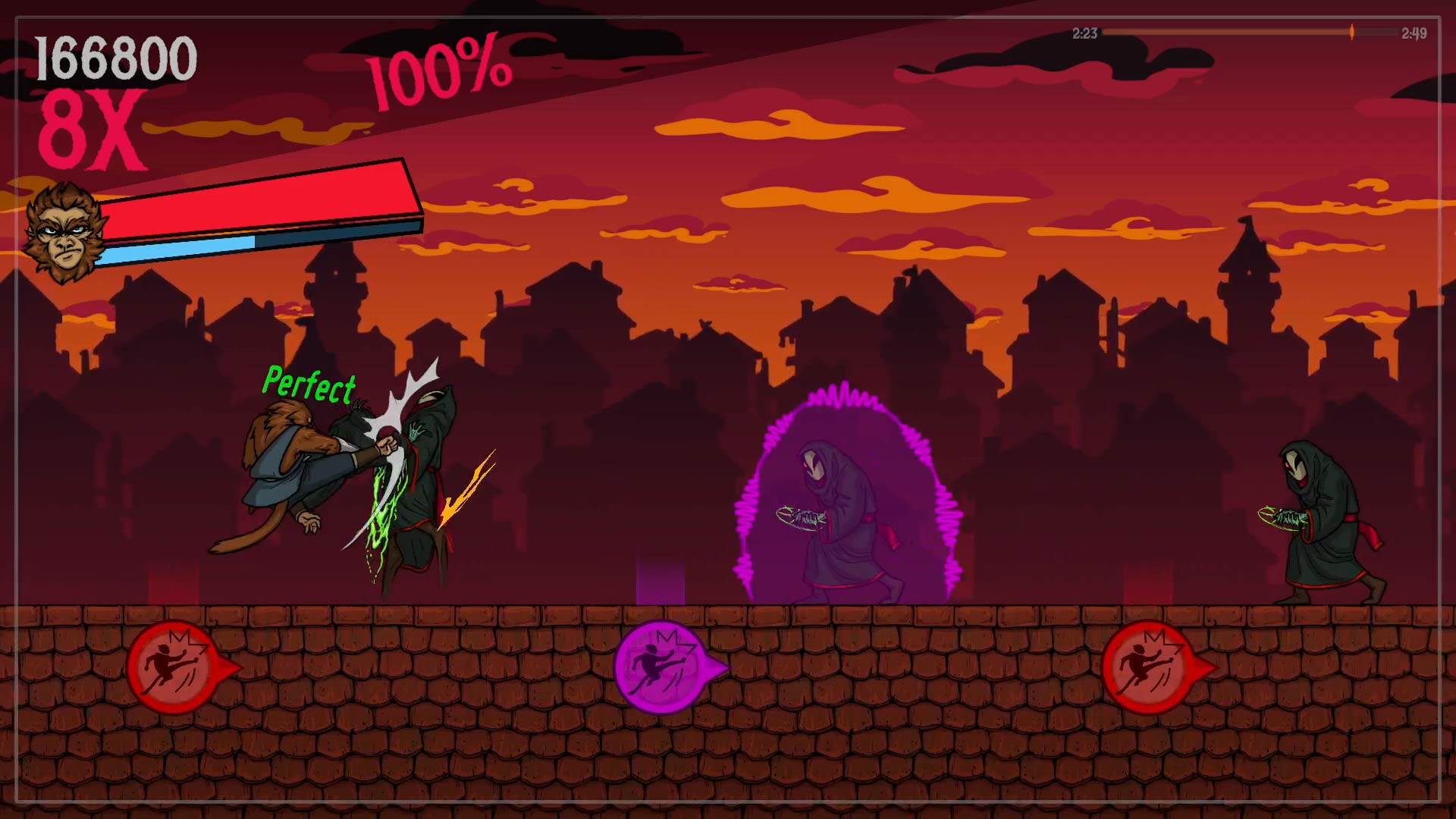The width and height of the screenshot is (1456, 819).
Task: Select the purple kick prompt marker
Action: 661,667
